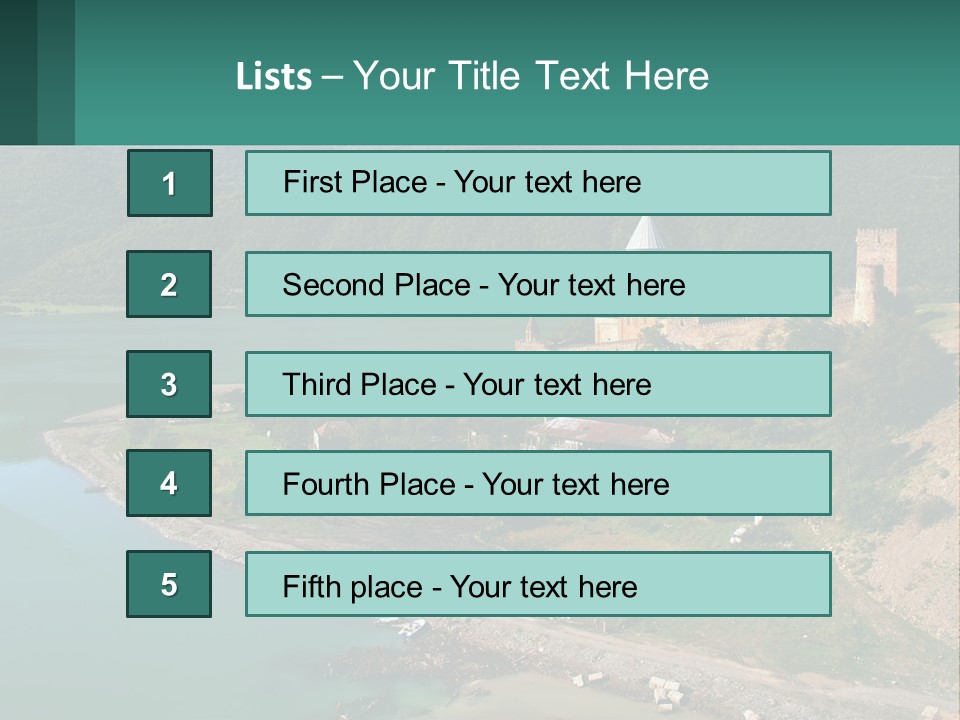Select the number 2 box
The height and width of the screenshot is (720, 960).
pyautogui.click(x=169, y=284)
